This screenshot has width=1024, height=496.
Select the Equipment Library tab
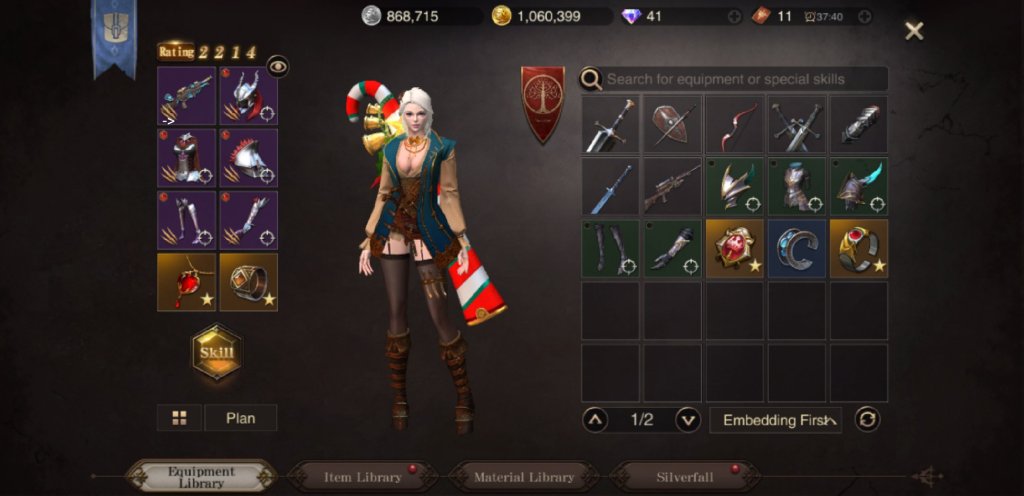pos(201,477)
